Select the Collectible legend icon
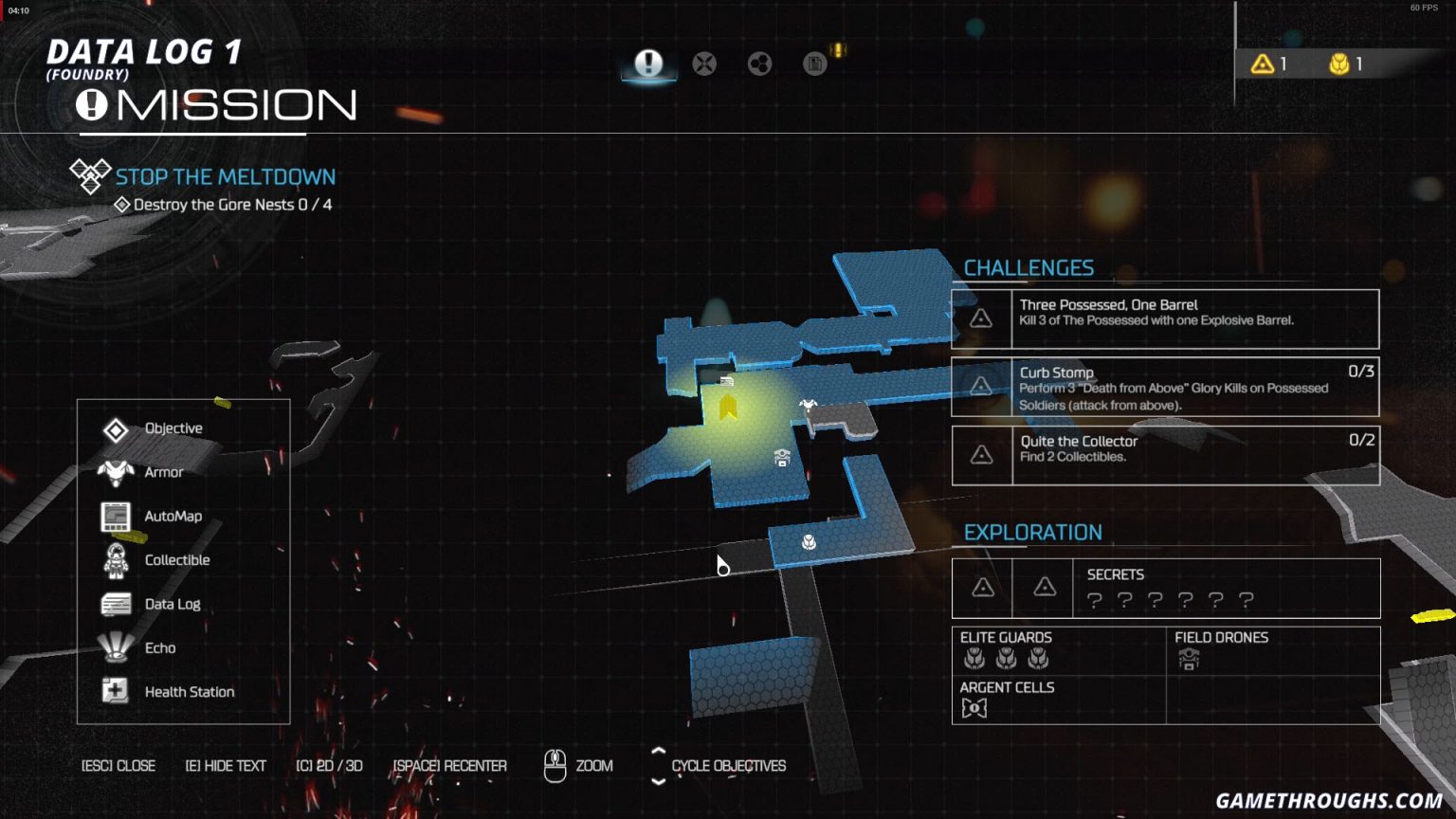1456x819 pixels. point(116,559)
